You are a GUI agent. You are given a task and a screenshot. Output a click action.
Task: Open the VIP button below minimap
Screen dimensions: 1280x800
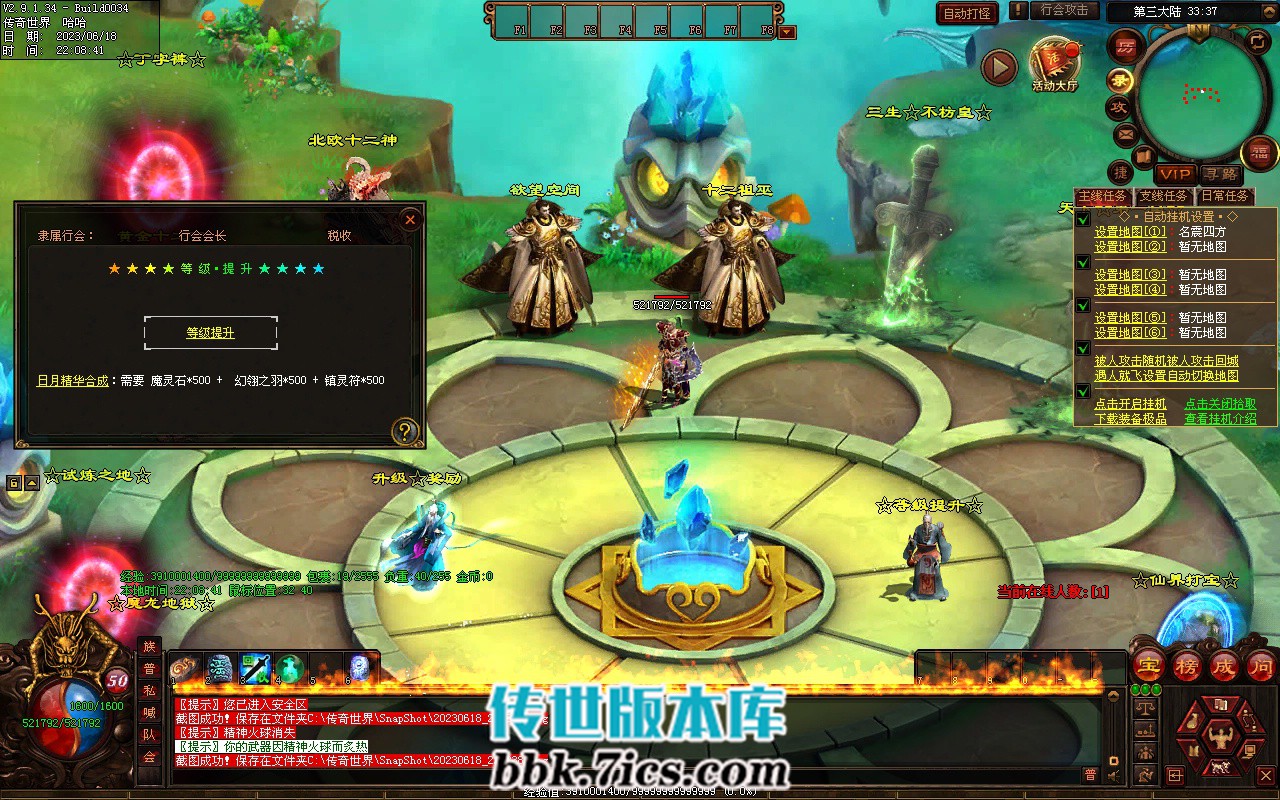1176,175
